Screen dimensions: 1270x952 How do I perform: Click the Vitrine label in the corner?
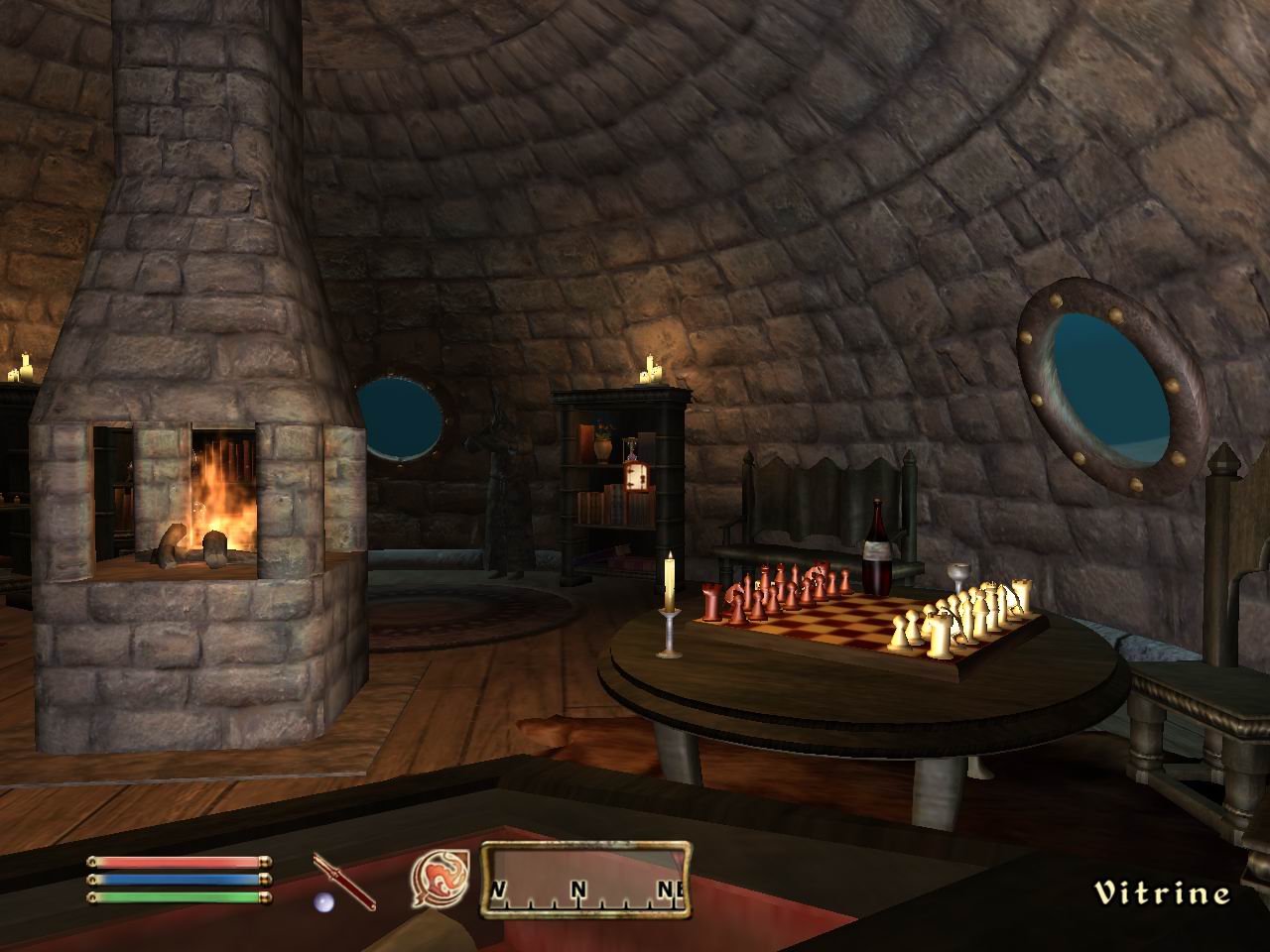pos(1161,891)
